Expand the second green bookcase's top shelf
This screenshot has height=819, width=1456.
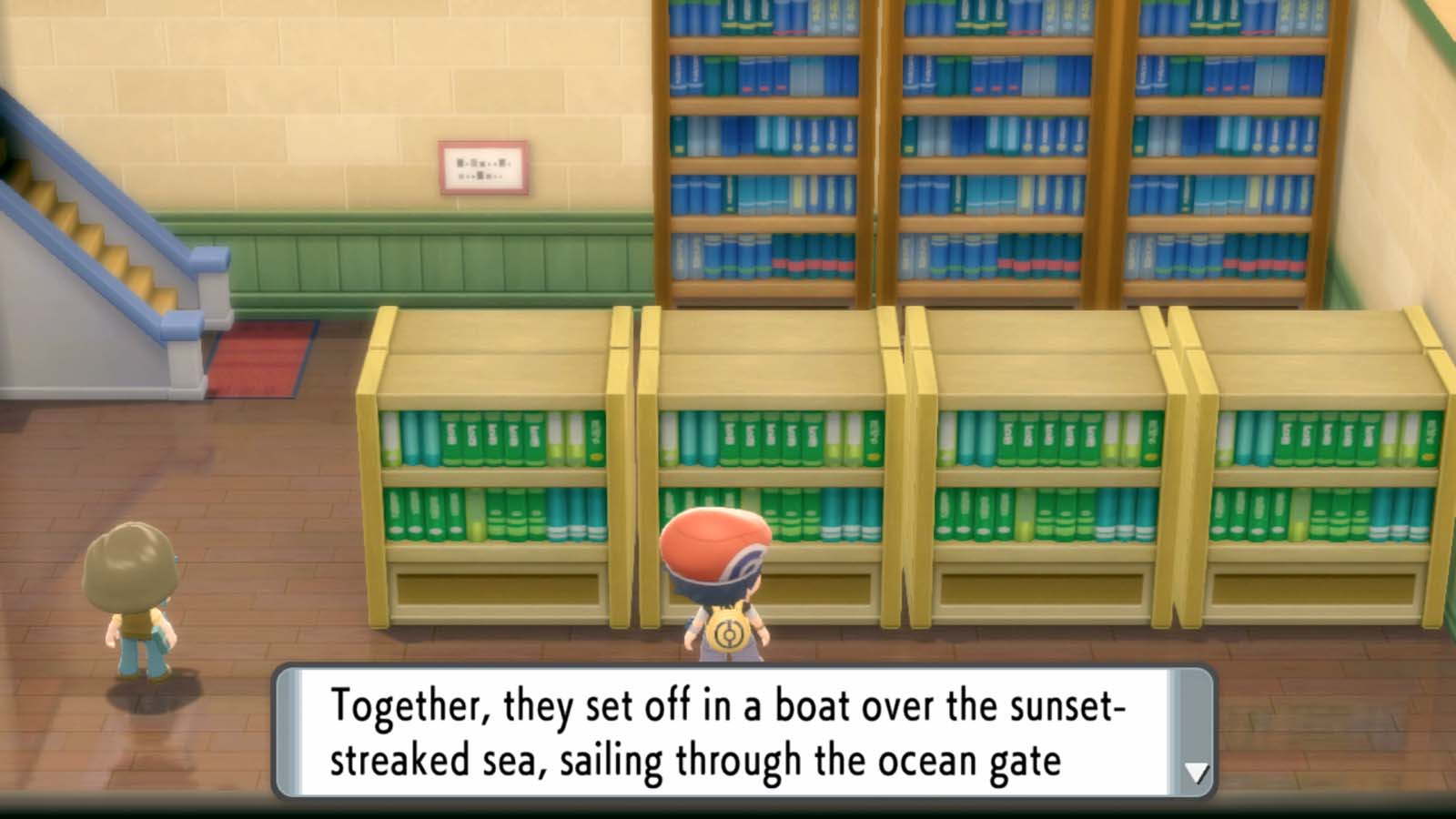(773, 437)
